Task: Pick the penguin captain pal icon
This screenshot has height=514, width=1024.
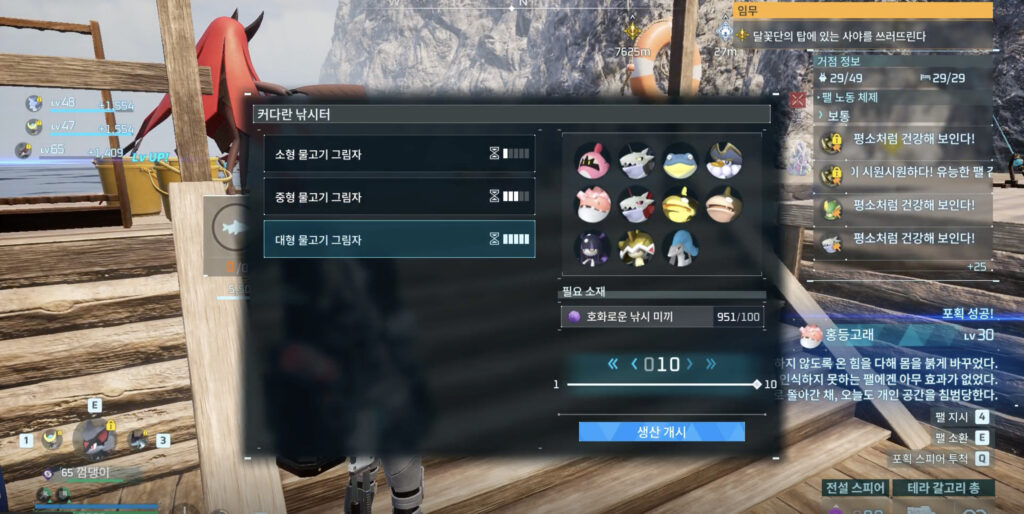Action: pos(724,160)
